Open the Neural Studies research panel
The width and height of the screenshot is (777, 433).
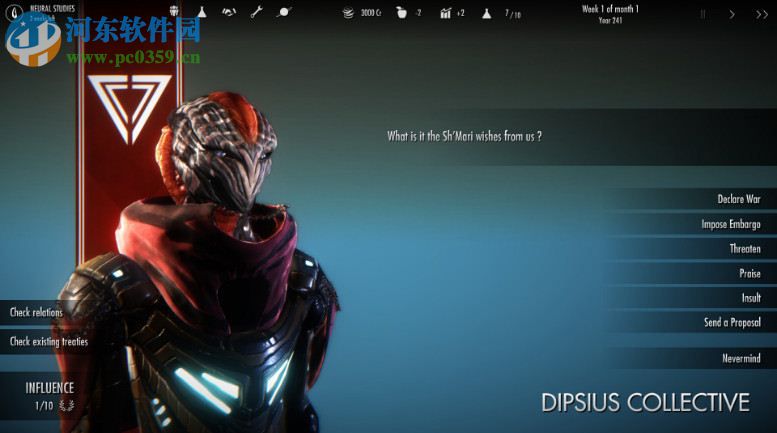point(50,11)
